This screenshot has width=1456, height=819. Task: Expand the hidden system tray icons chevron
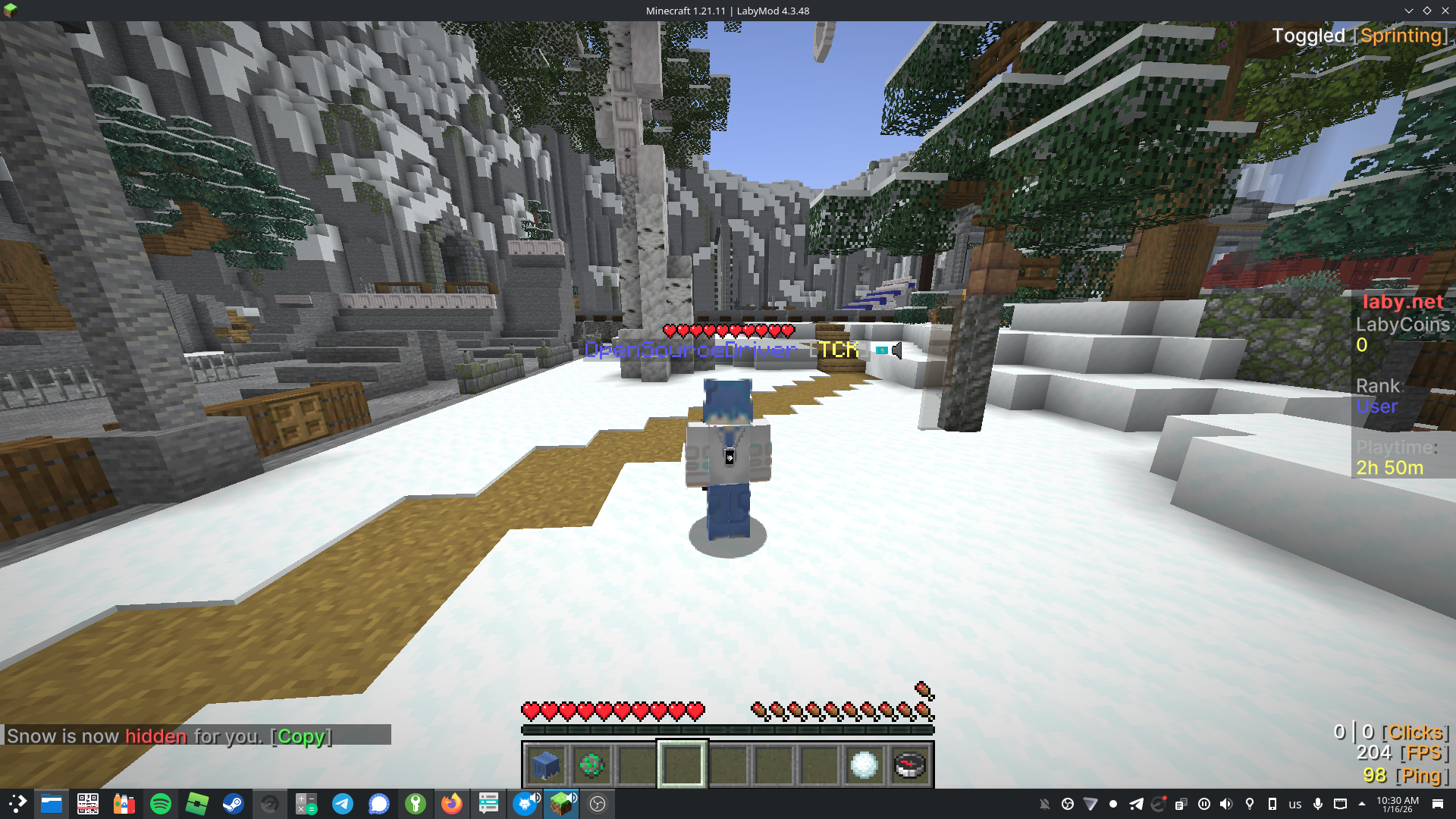(x=1361, y=804)
